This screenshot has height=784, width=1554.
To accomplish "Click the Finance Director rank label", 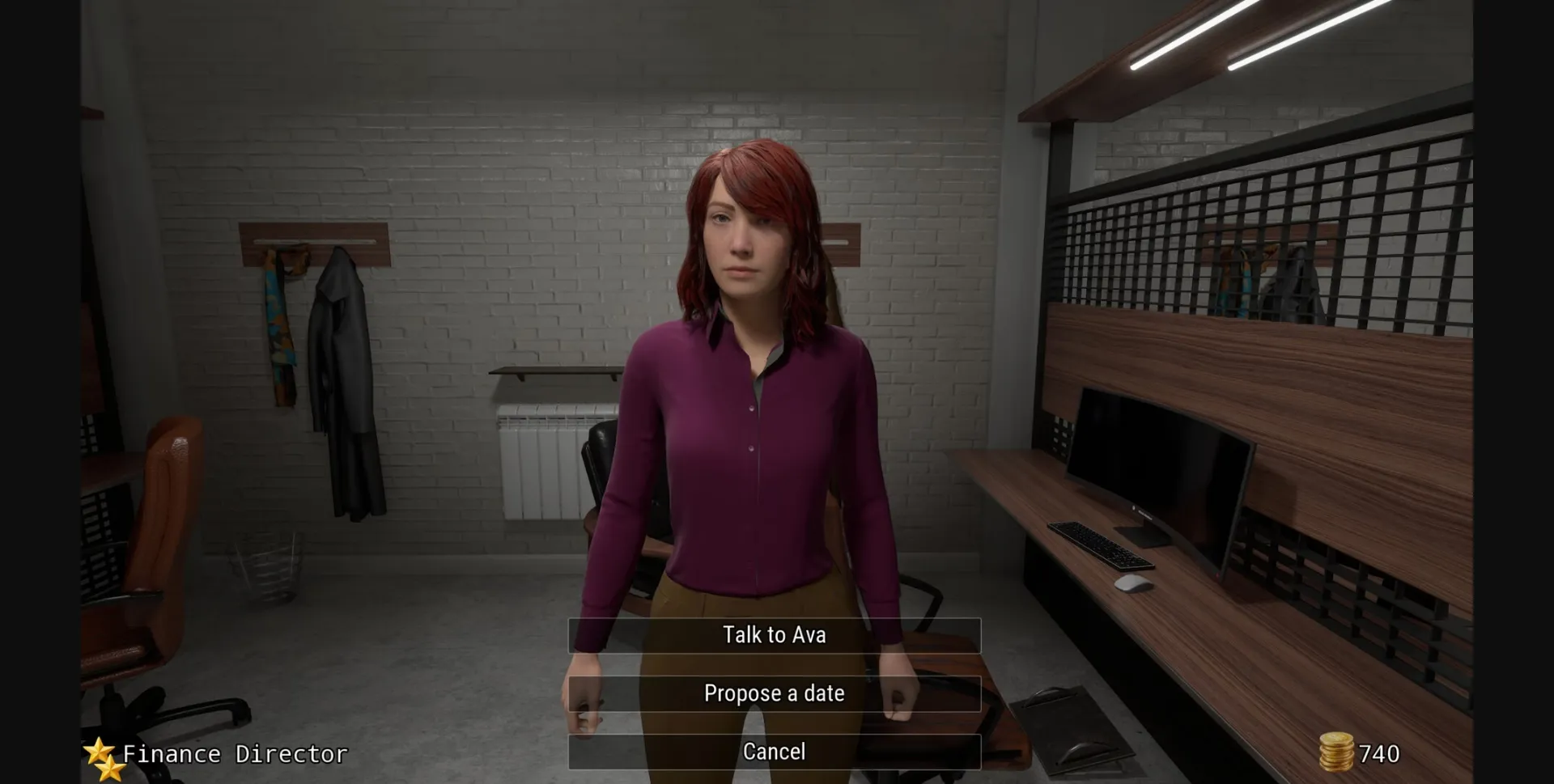I will coord(233,753).
